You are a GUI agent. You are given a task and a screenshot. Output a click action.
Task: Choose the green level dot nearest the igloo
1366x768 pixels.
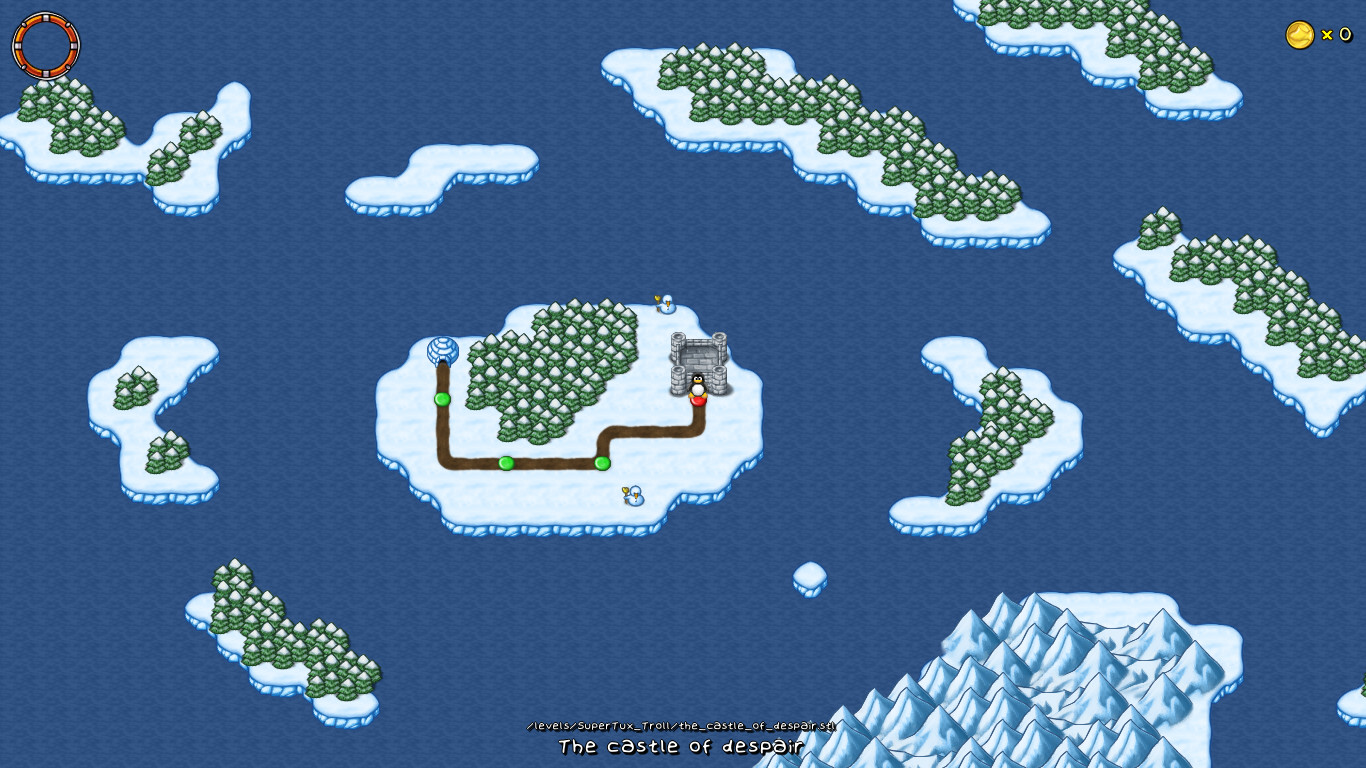(x=442, y=399)
